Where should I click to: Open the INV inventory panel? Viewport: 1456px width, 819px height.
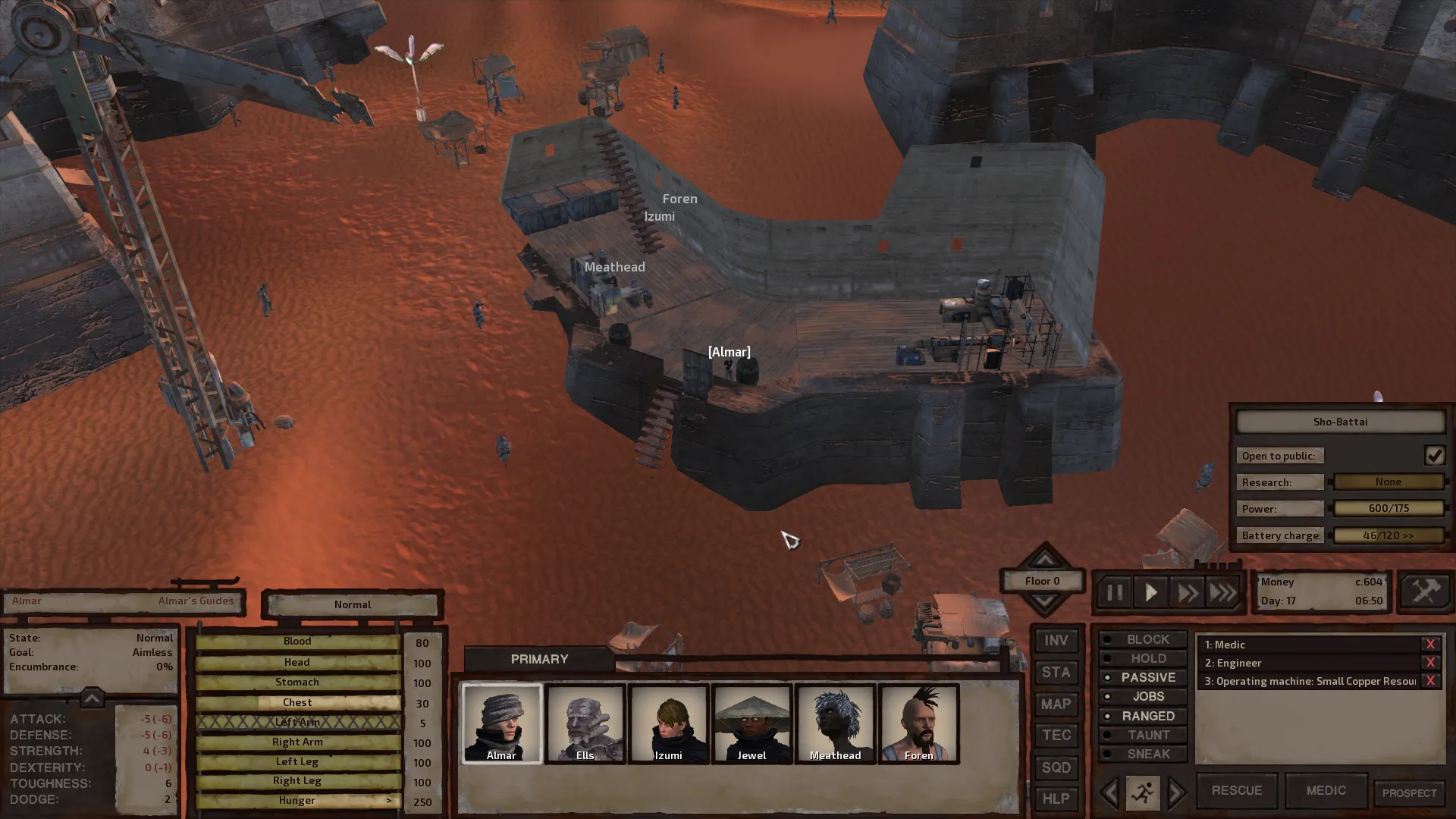coord(1056,641)
